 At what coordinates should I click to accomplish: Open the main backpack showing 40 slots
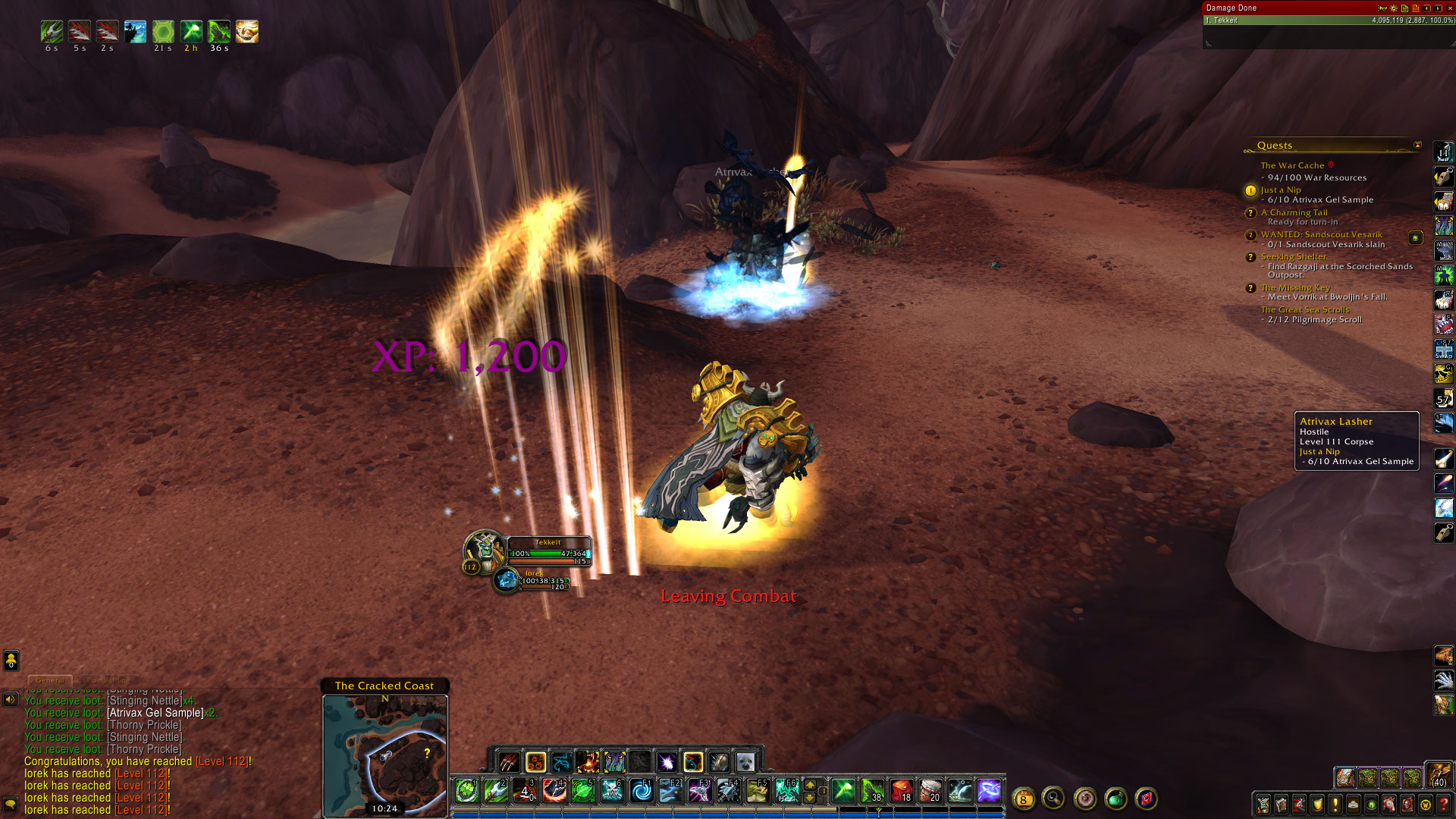tap(1439, 775)
